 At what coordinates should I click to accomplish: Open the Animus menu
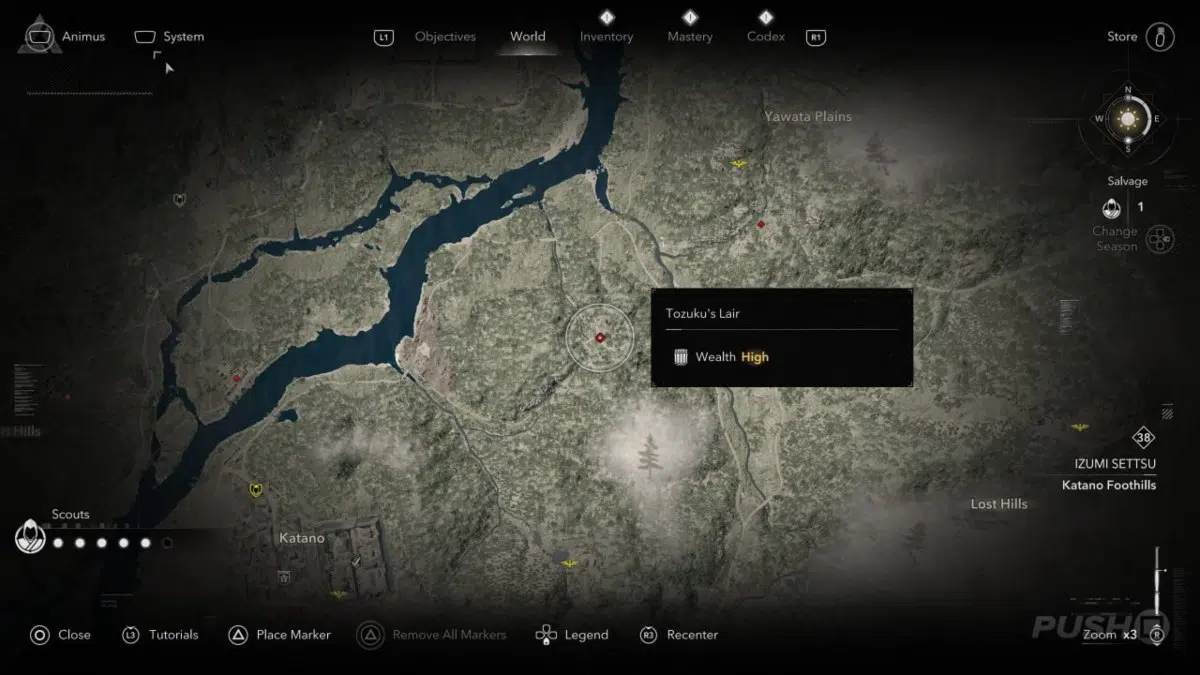click(64, 37)
